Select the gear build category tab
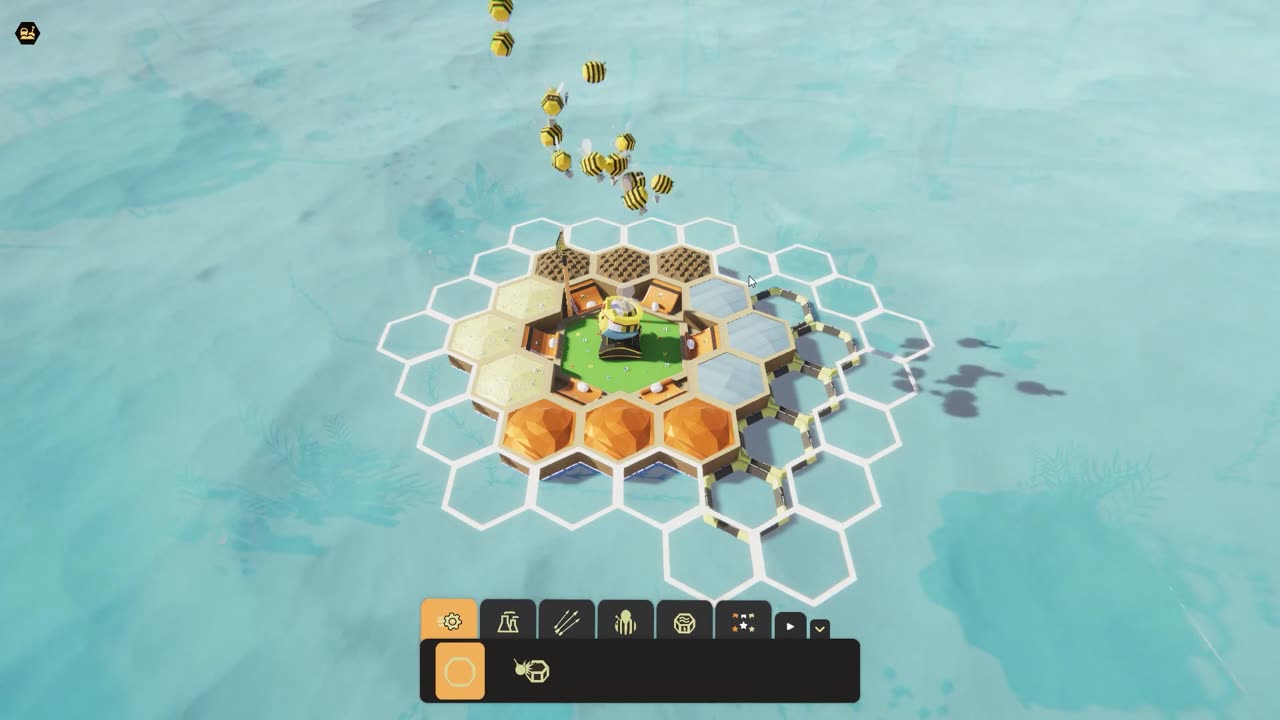 click(x=450, y=621)
